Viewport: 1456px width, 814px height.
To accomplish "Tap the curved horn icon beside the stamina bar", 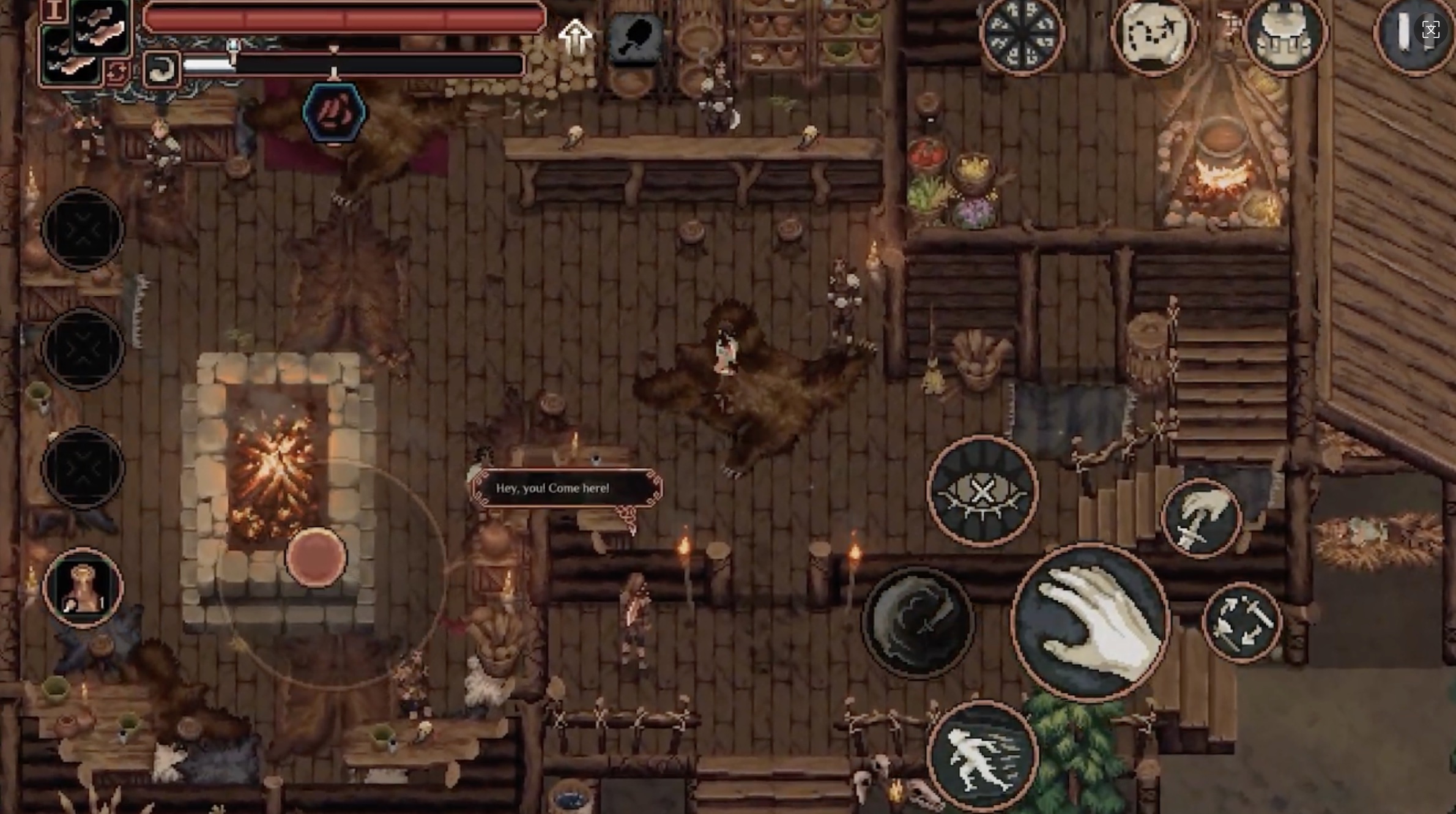I will [162, 70].
